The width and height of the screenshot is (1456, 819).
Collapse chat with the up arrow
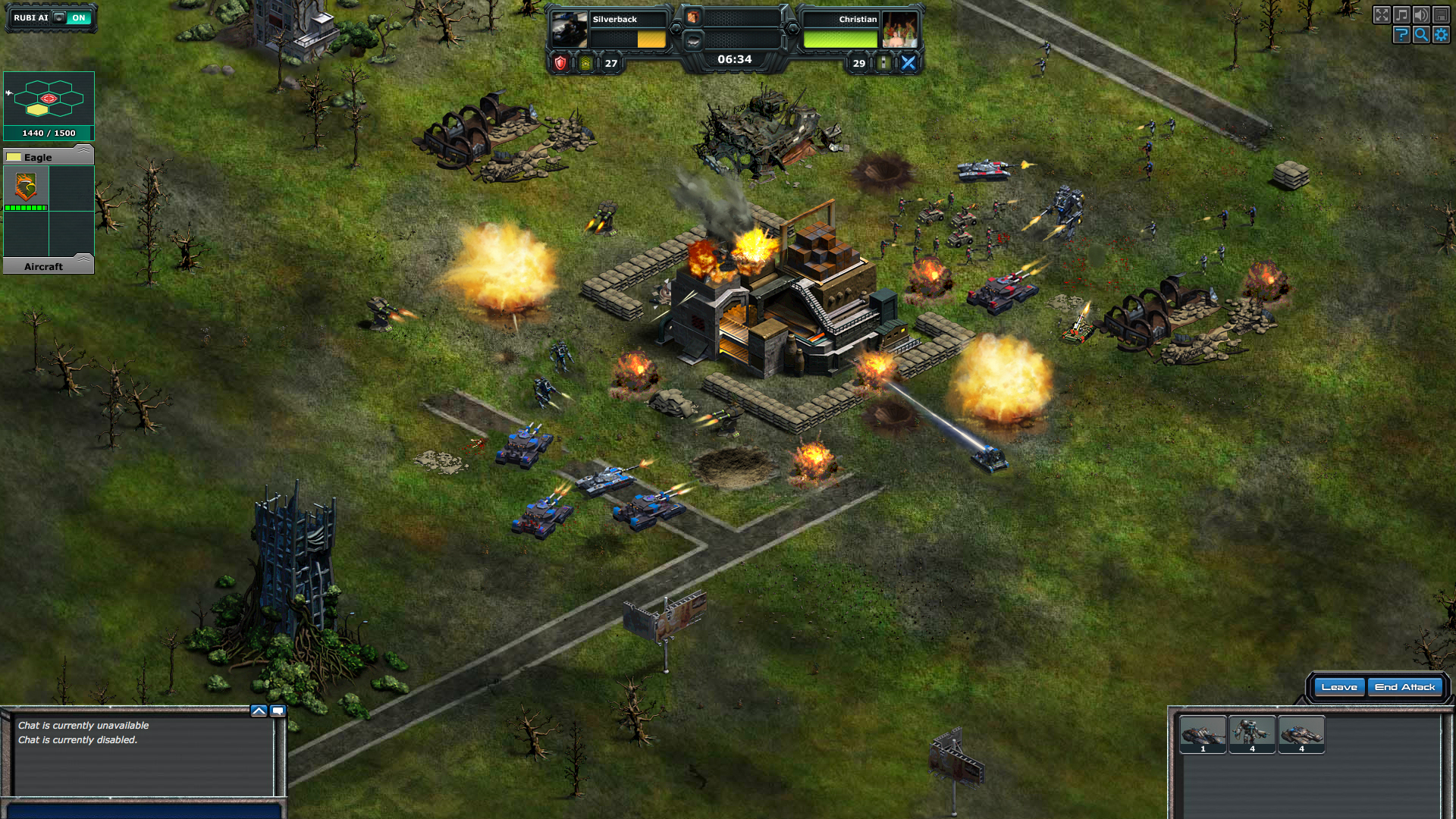coord(259,710)
